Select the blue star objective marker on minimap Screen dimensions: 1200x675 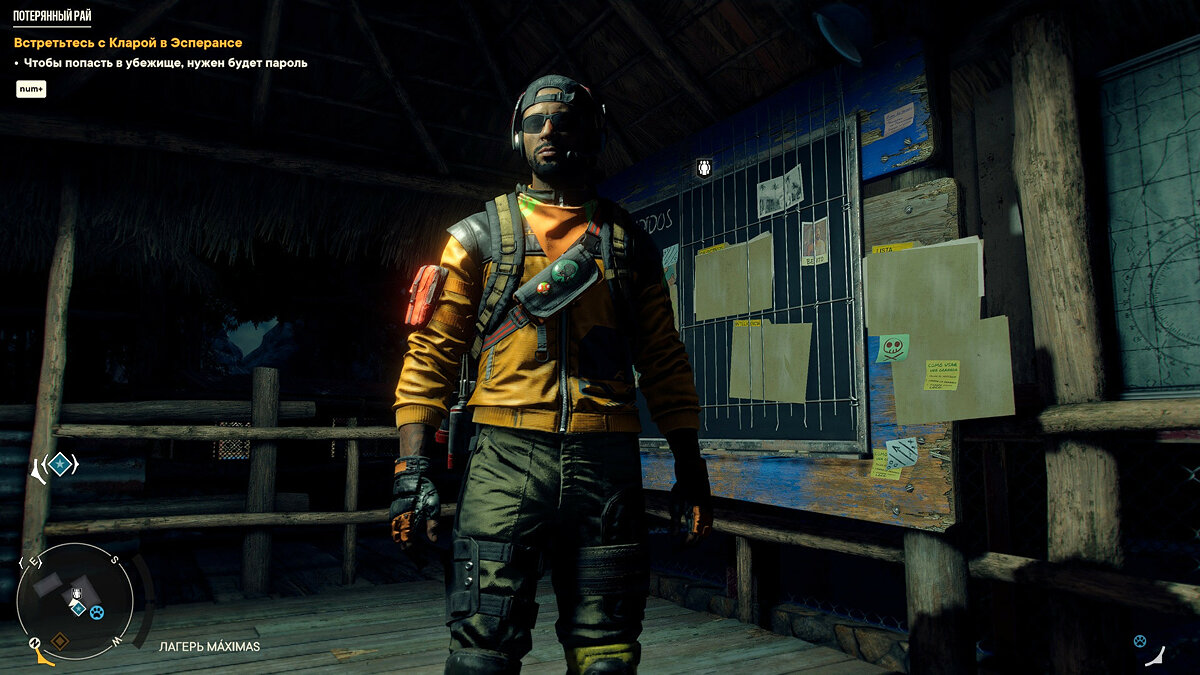click(78, 608)
